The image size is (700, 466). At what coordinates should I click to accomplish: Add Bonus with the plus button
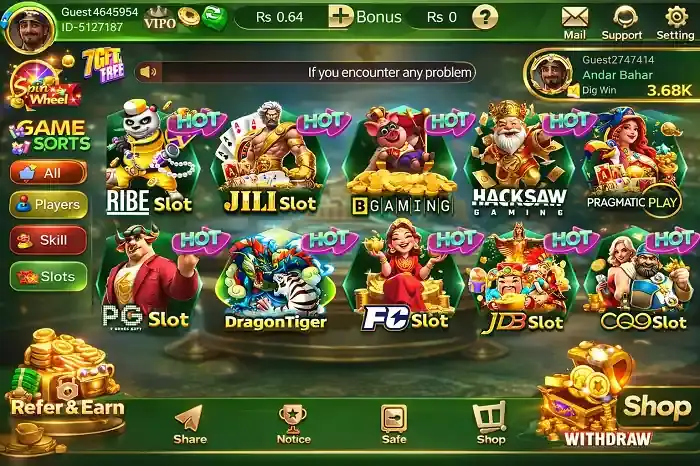tap(341, 16)
